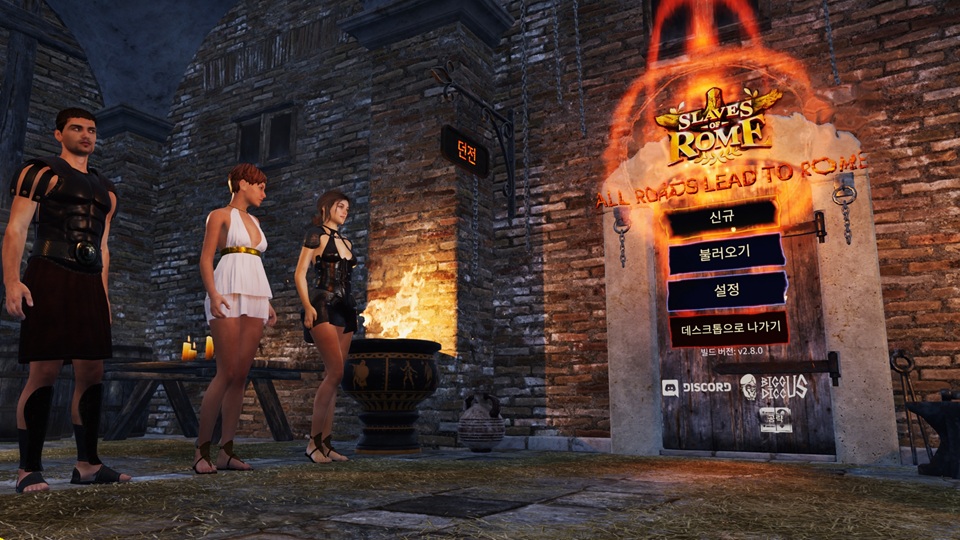Open the 불러오기 load game menu

[725, 254]
